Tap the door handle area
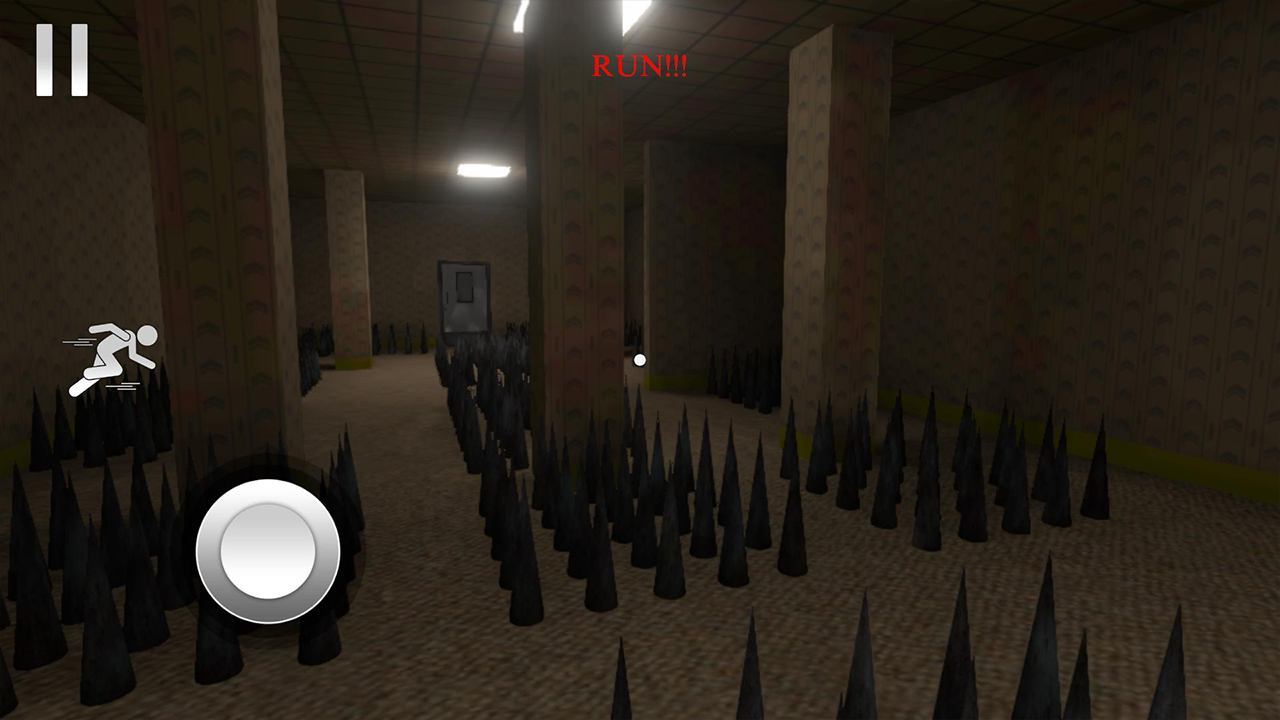Viewport: 1280px width, 720px height. [x=447, y=297]
